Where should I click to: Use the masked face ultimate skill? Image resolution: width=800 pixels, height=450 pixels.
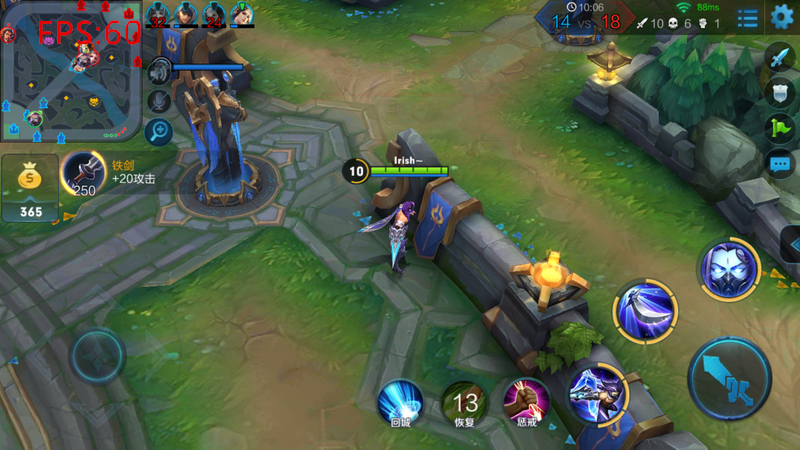(x=728, y=270)
